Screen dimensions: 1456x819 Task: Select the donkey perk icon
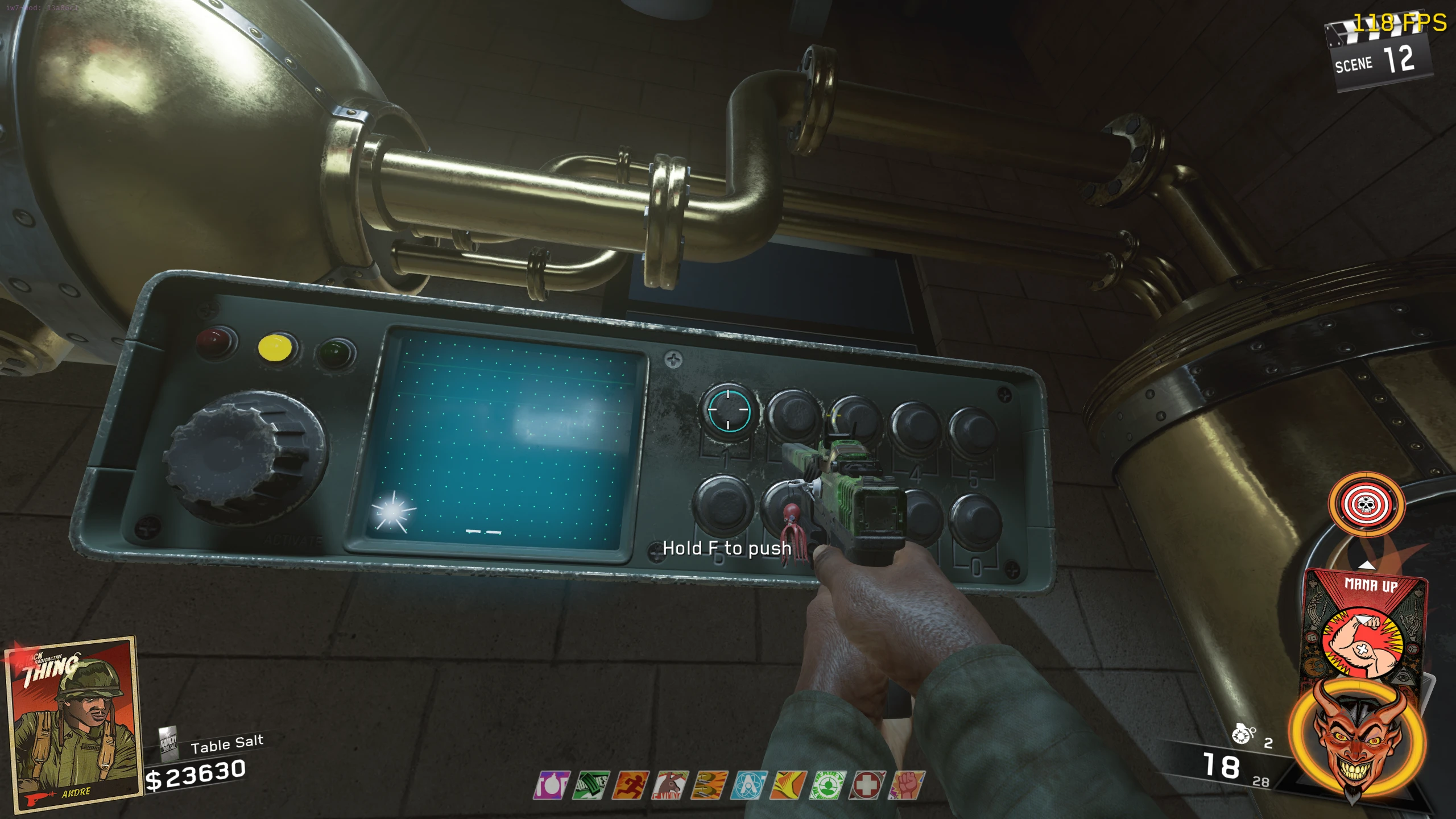pyautogui.click(x=670, y=785)
